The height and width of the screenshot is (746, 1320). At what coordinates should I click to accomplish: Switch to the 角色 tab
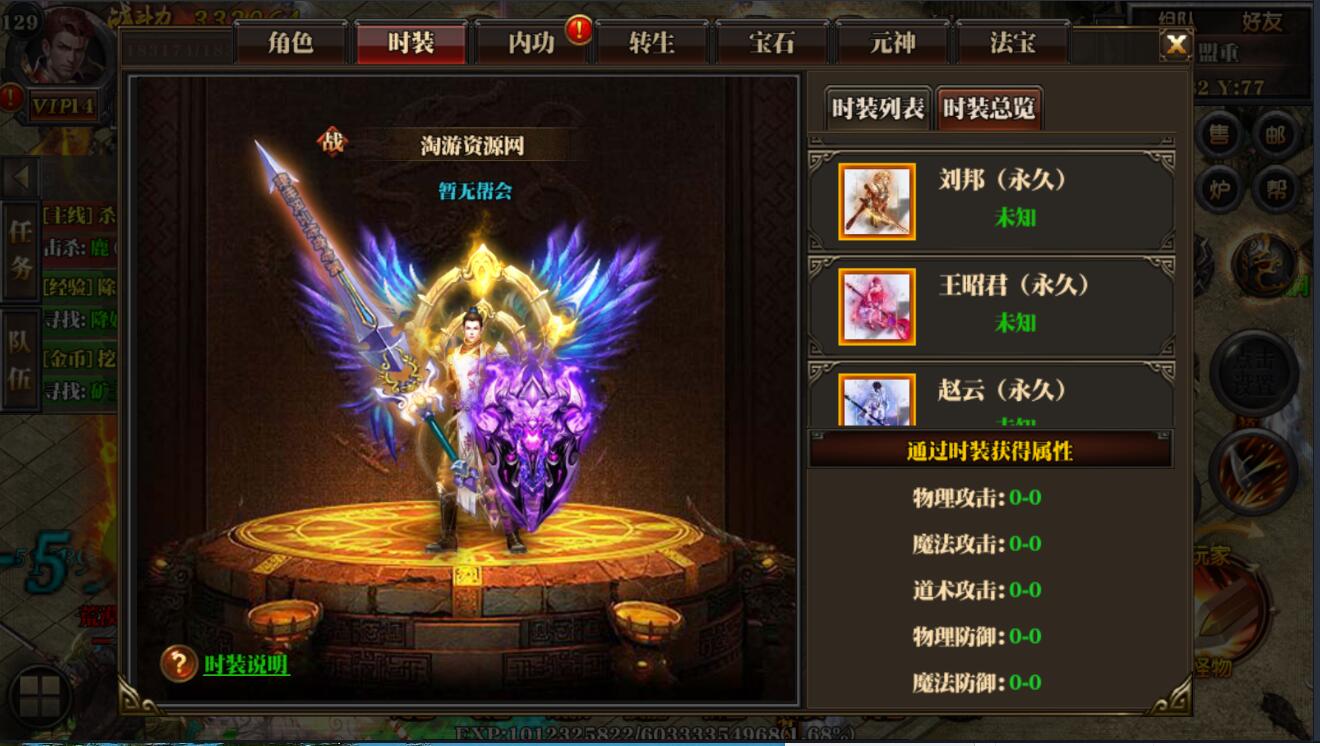pos(291,43)
